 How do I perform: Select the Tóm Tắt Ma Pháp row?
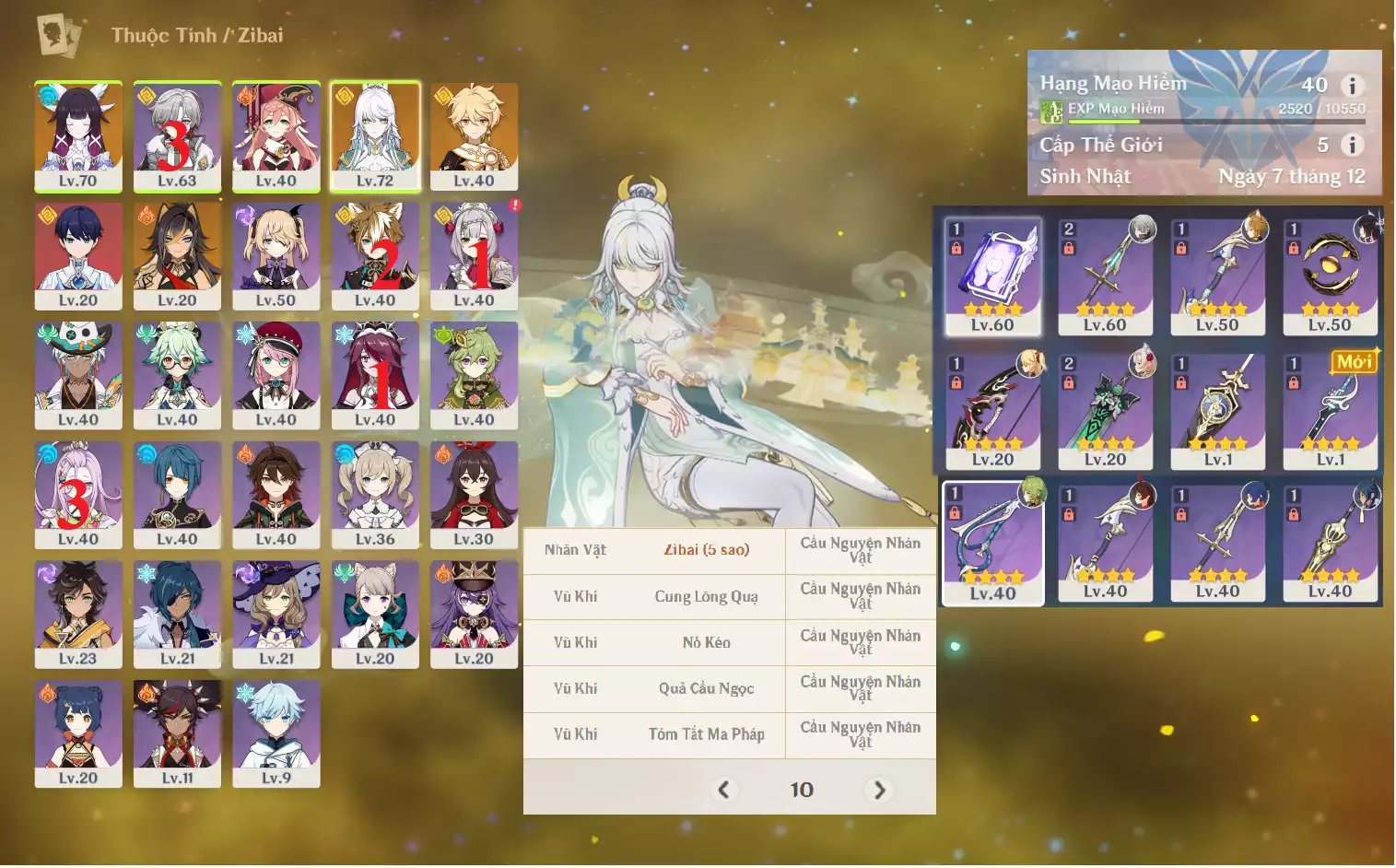[x=706, y=734]
